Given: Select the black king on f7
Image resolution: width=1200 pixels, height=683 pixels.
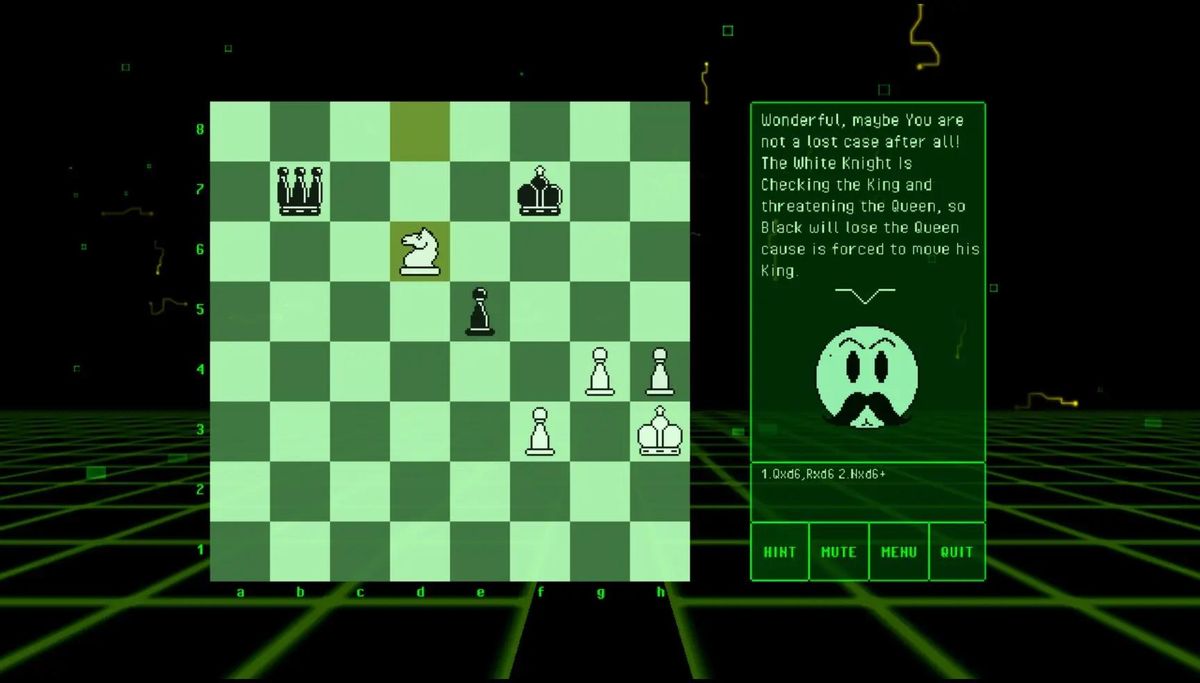Looking at the screenshot, I should pyautogui.click(x=540, y=191).
